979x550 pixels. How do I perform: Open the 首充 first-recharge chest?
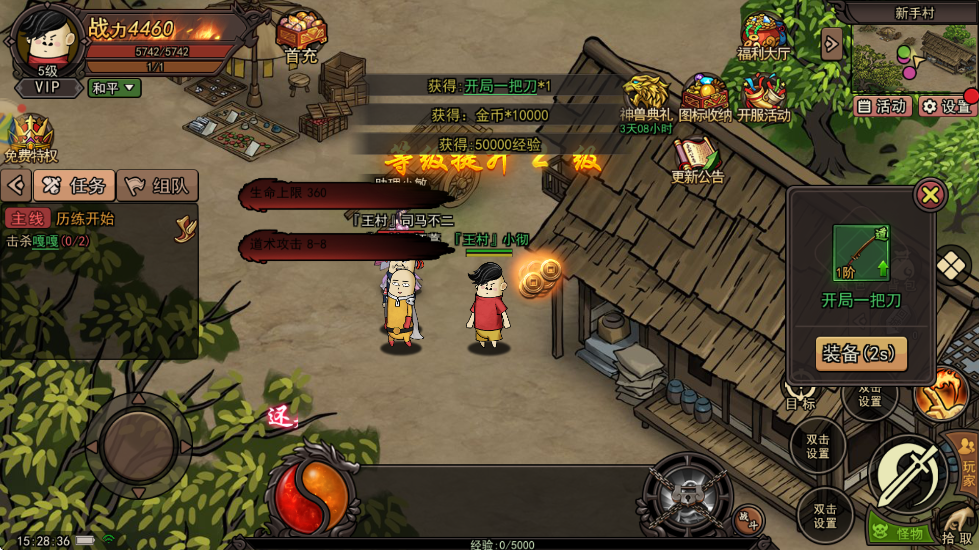pyautogui.click(x=301, y=35)
